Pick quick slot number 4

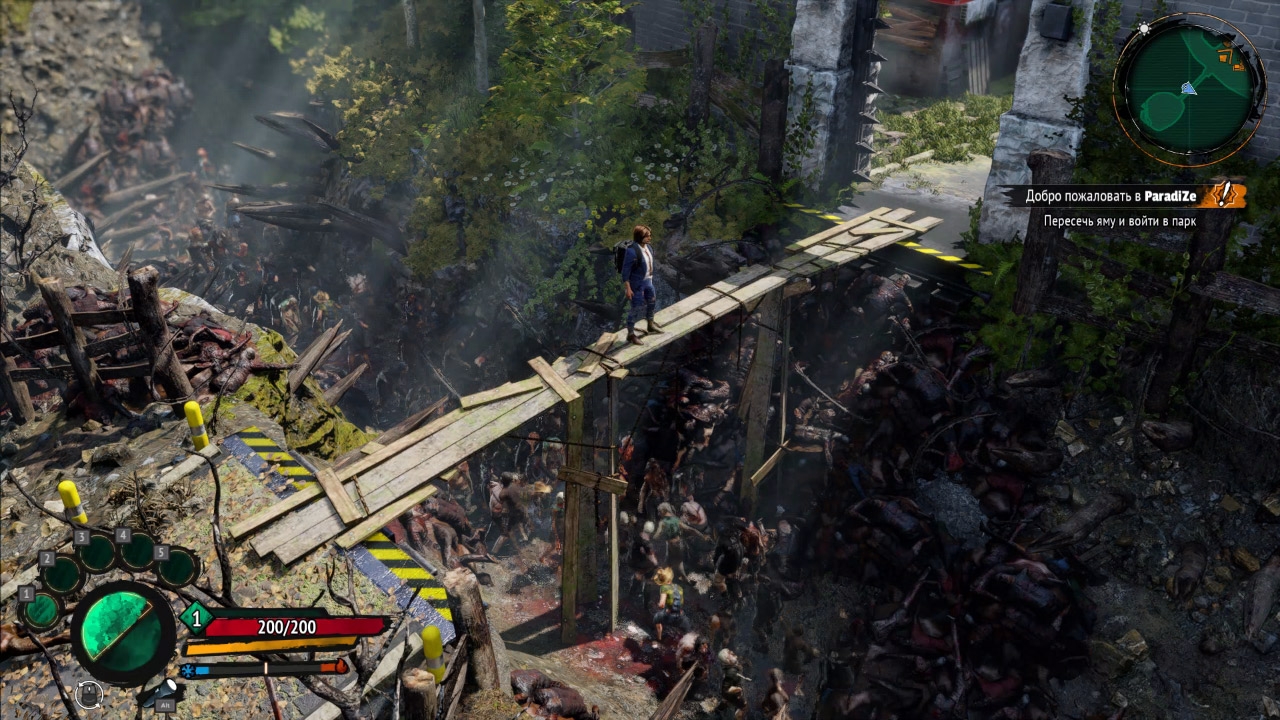(138, 550)
